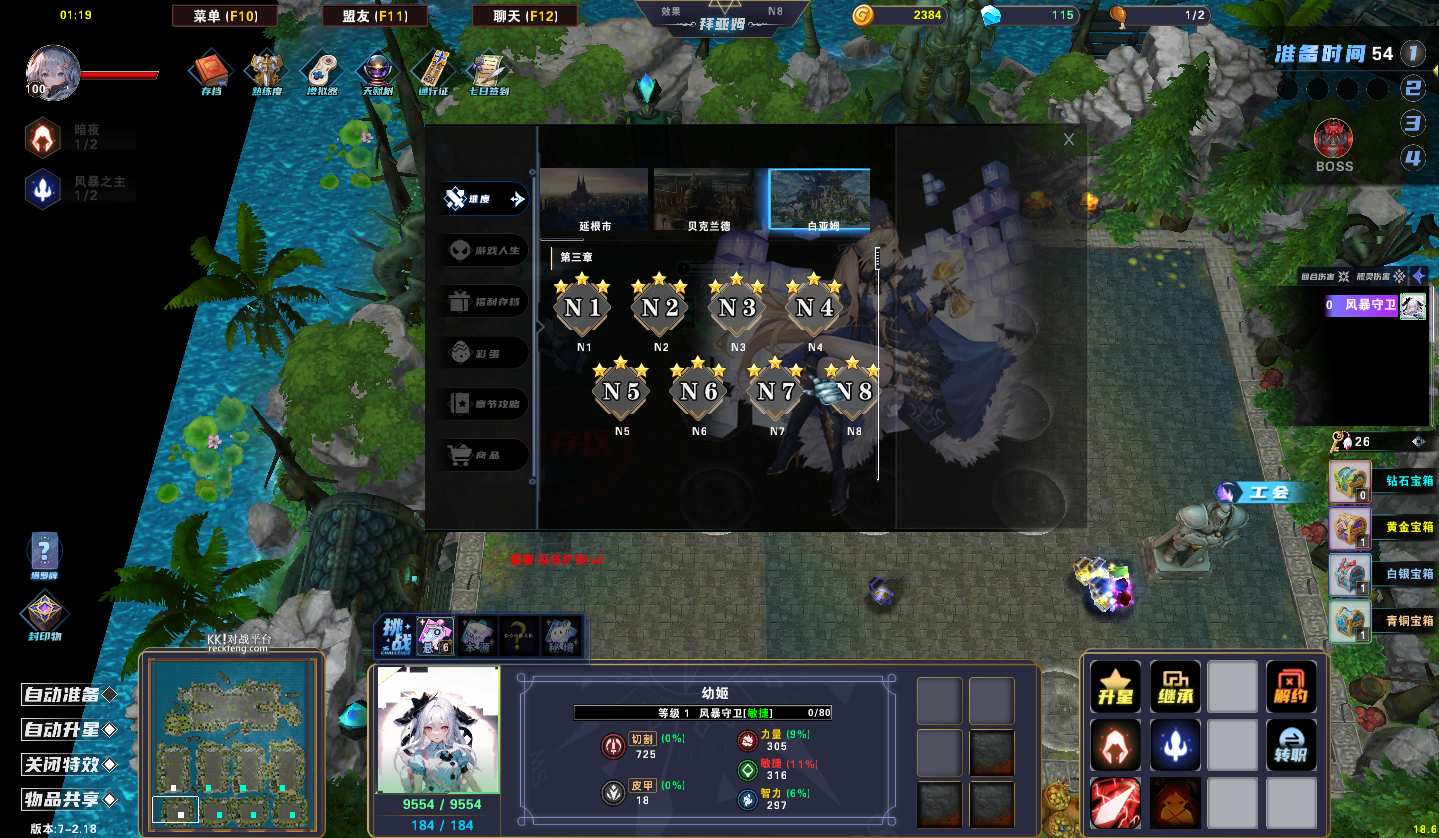
Task: Open the 菜单 (F10) menu
Action: click(x=222, y=16)
